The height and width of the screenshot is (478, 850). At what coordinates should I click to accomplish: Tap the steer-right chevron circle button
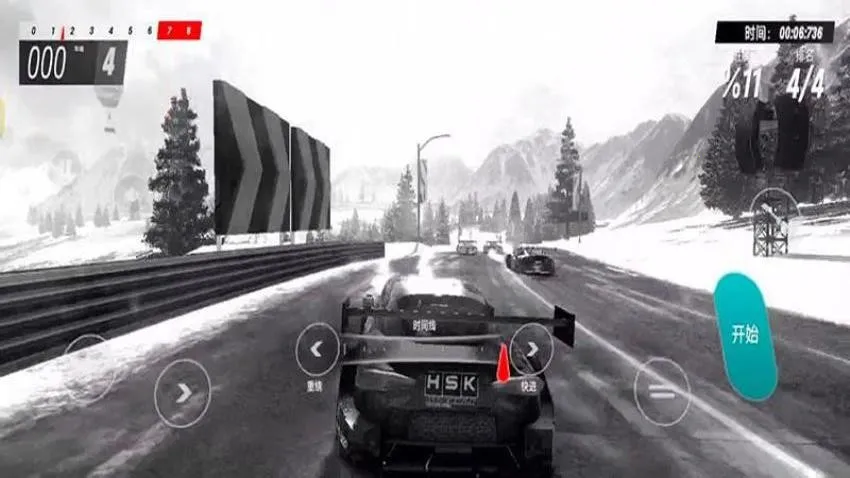point(183,393)
